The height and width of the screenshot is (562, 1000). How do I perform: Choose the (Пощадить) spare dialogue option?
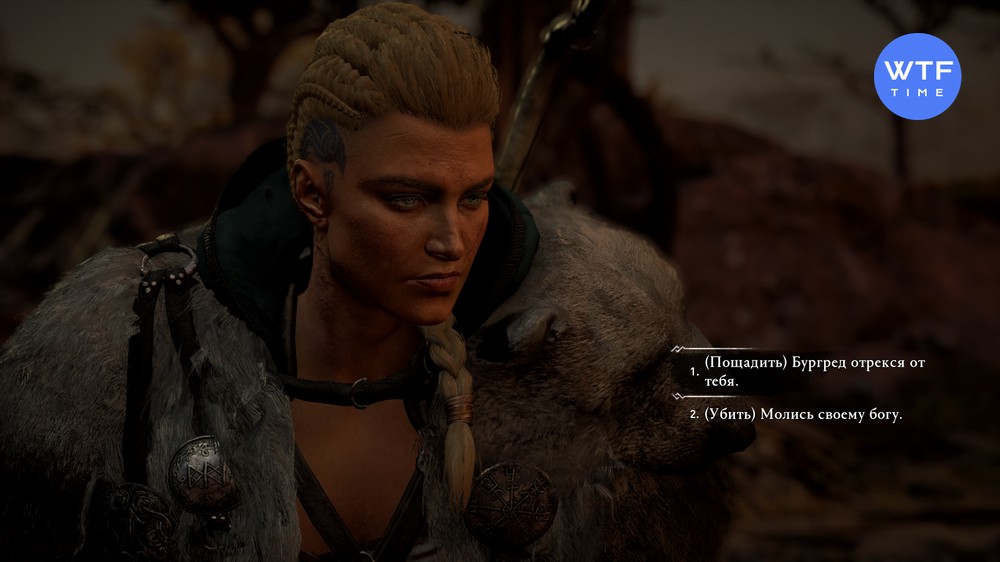tap(810, 371)
